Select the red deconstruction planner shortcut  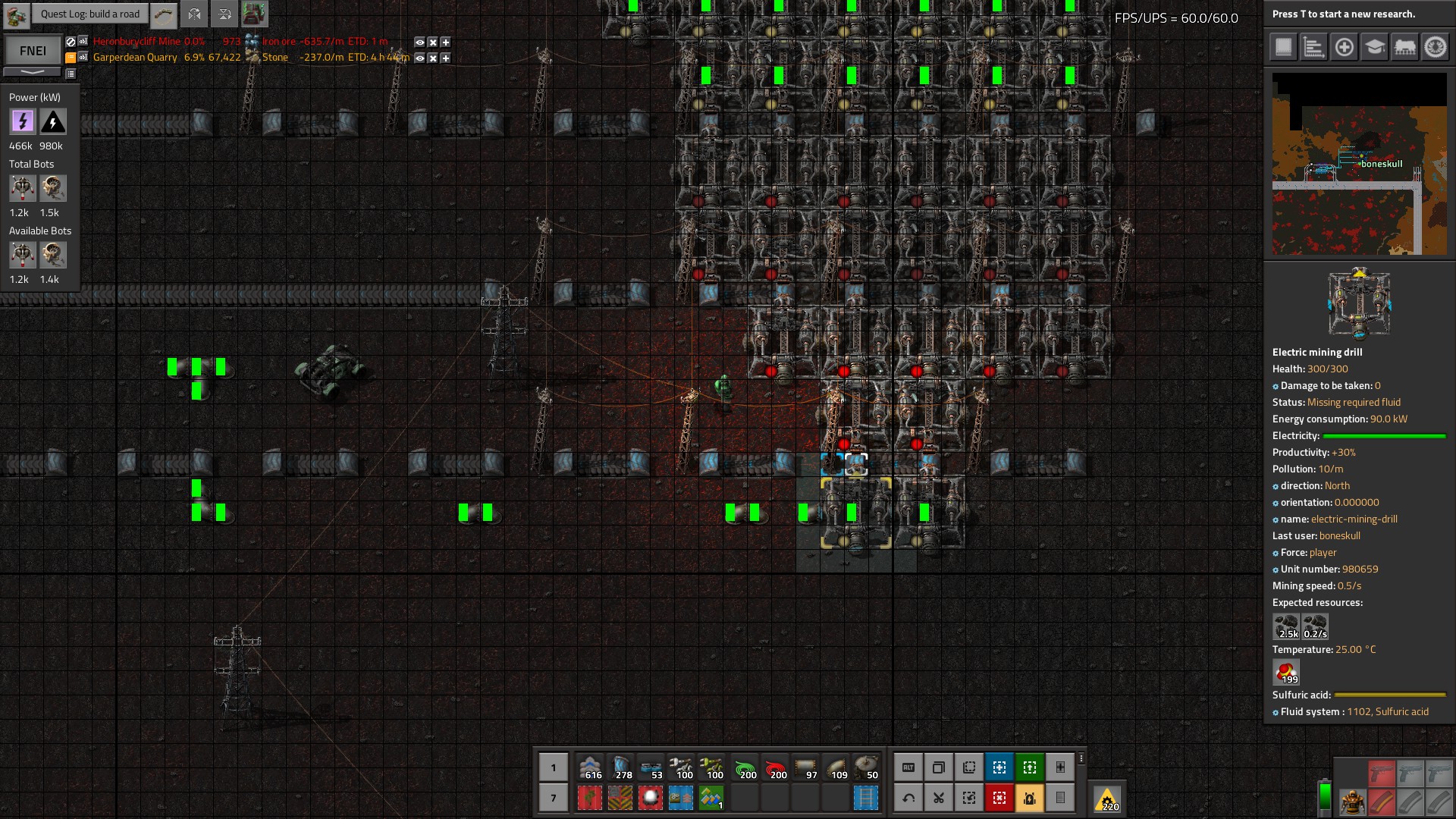click(999, 798)
